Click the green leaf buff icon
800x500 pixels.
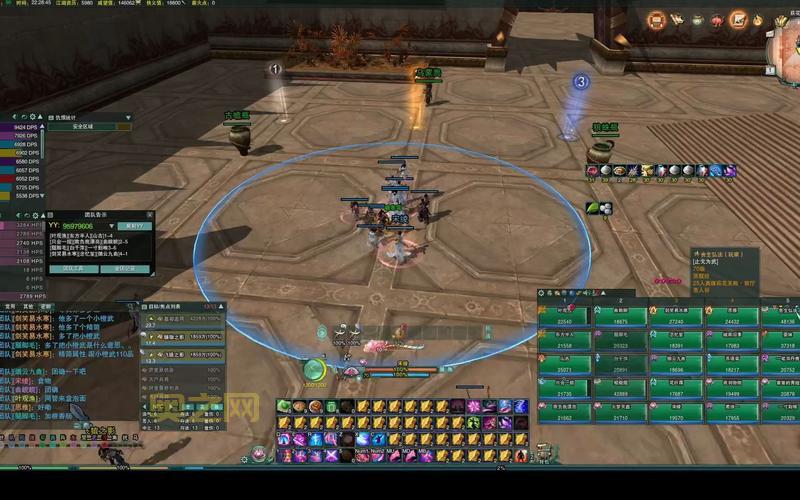(593, 207)
